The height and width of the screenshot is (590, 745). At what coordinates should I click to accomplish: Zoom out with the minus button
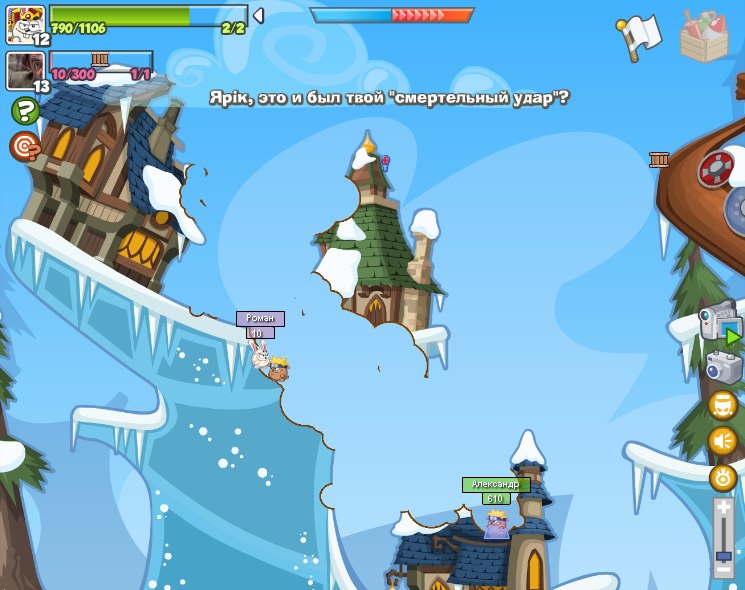coord(723,568)
